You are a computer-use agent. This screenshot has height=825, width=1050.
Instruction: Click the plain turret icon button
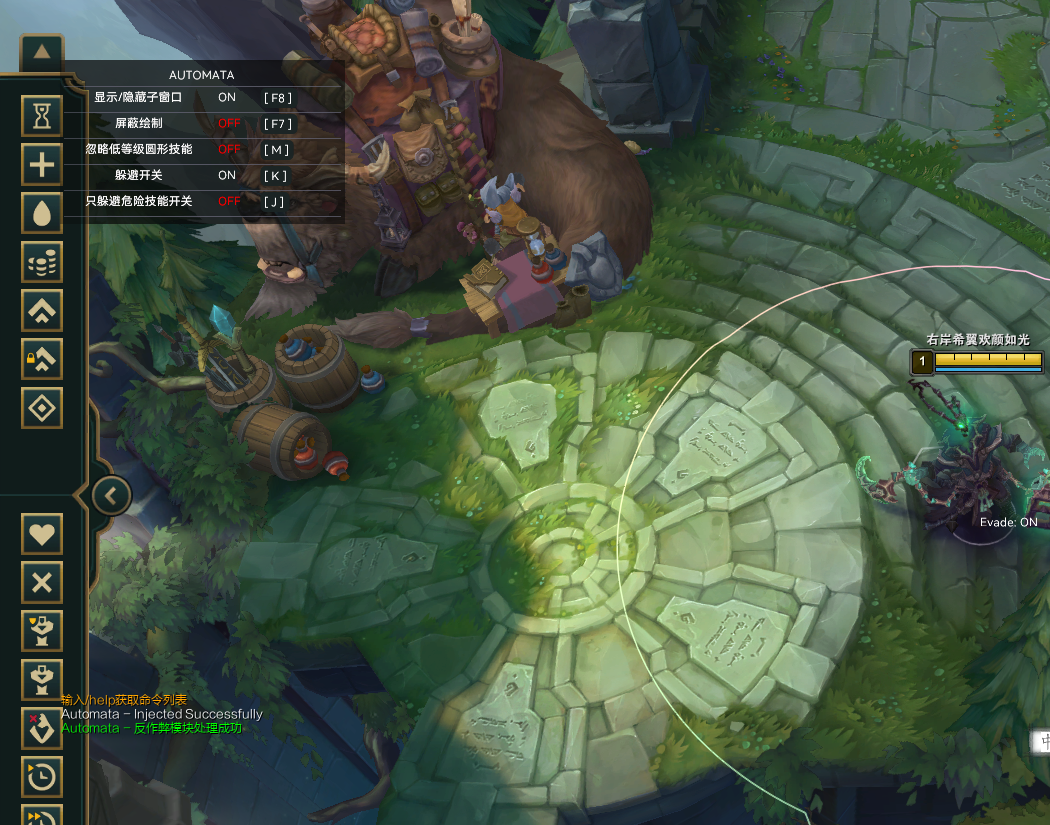click(42, 679)
